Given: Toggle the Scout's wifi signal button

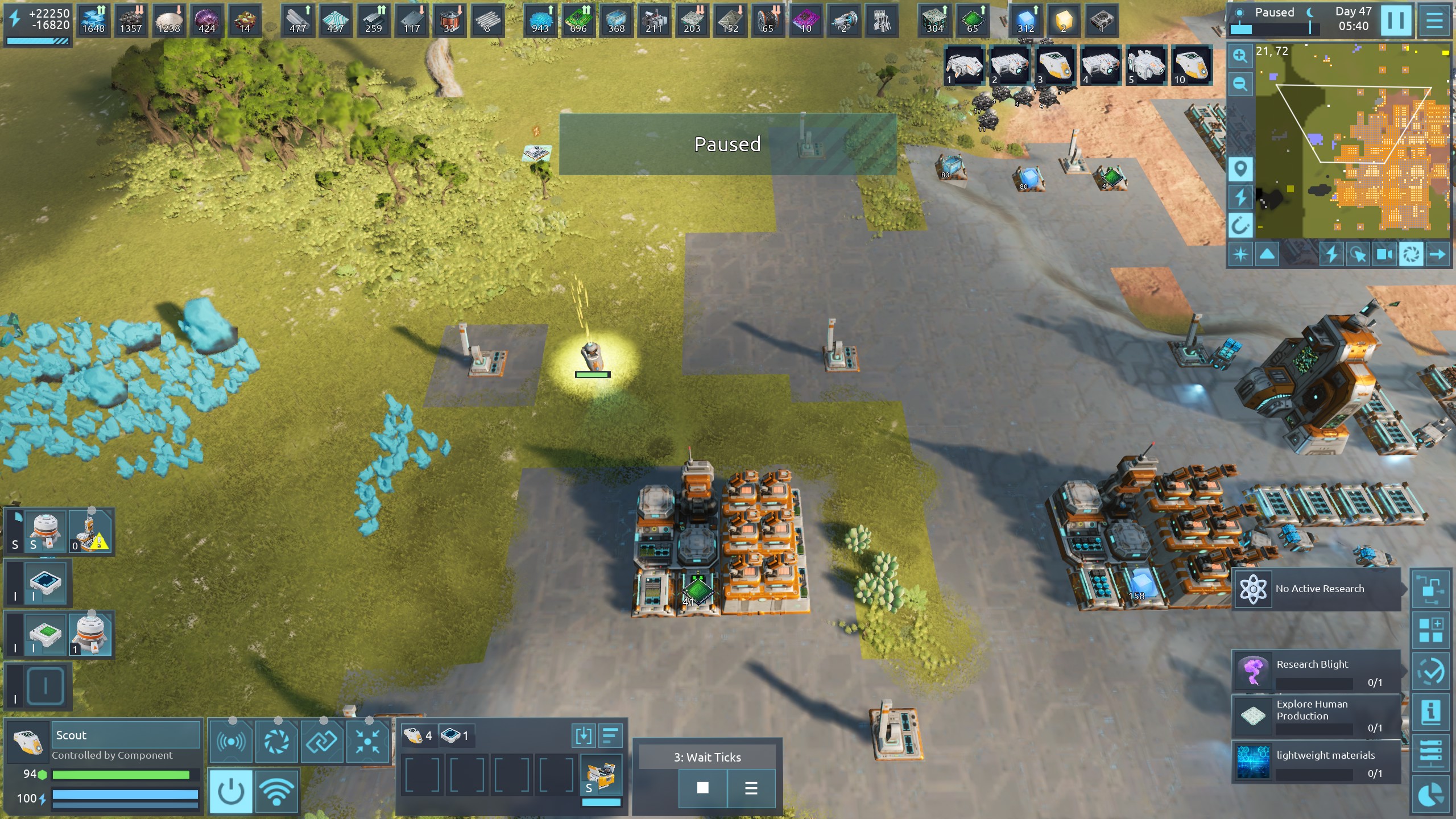Looking at the screenshot, I should (276, 791).
